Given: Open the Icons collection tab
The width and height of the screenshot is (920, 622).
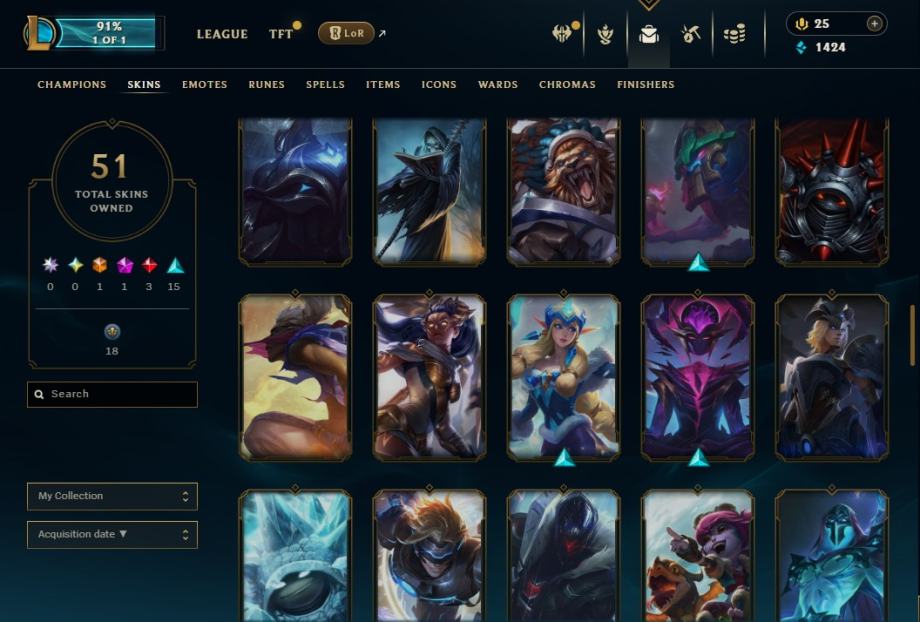Looking at the screenshot, I should 439,85.
